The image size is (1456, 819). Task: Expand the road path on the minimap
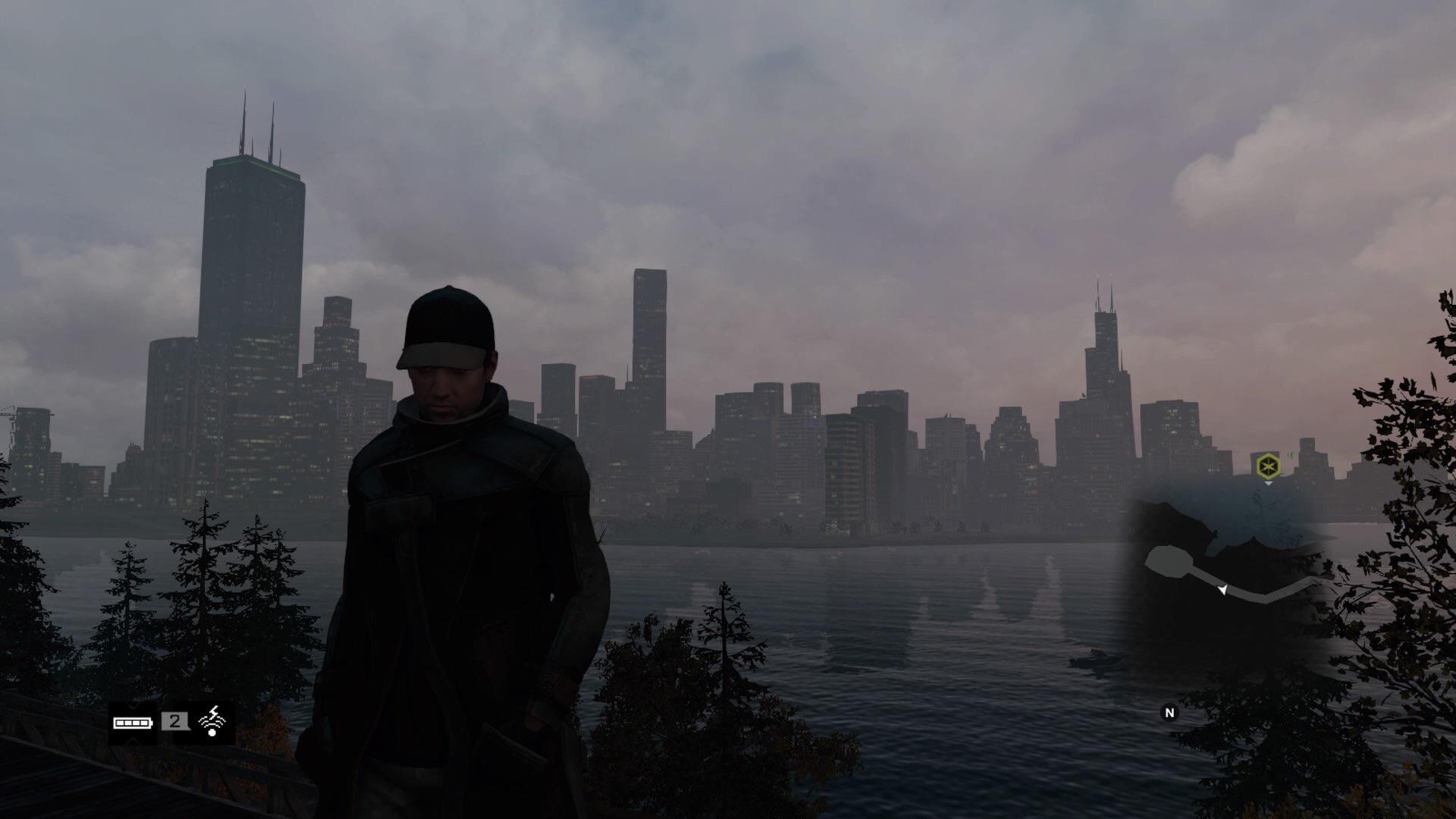pos(1259,595)
